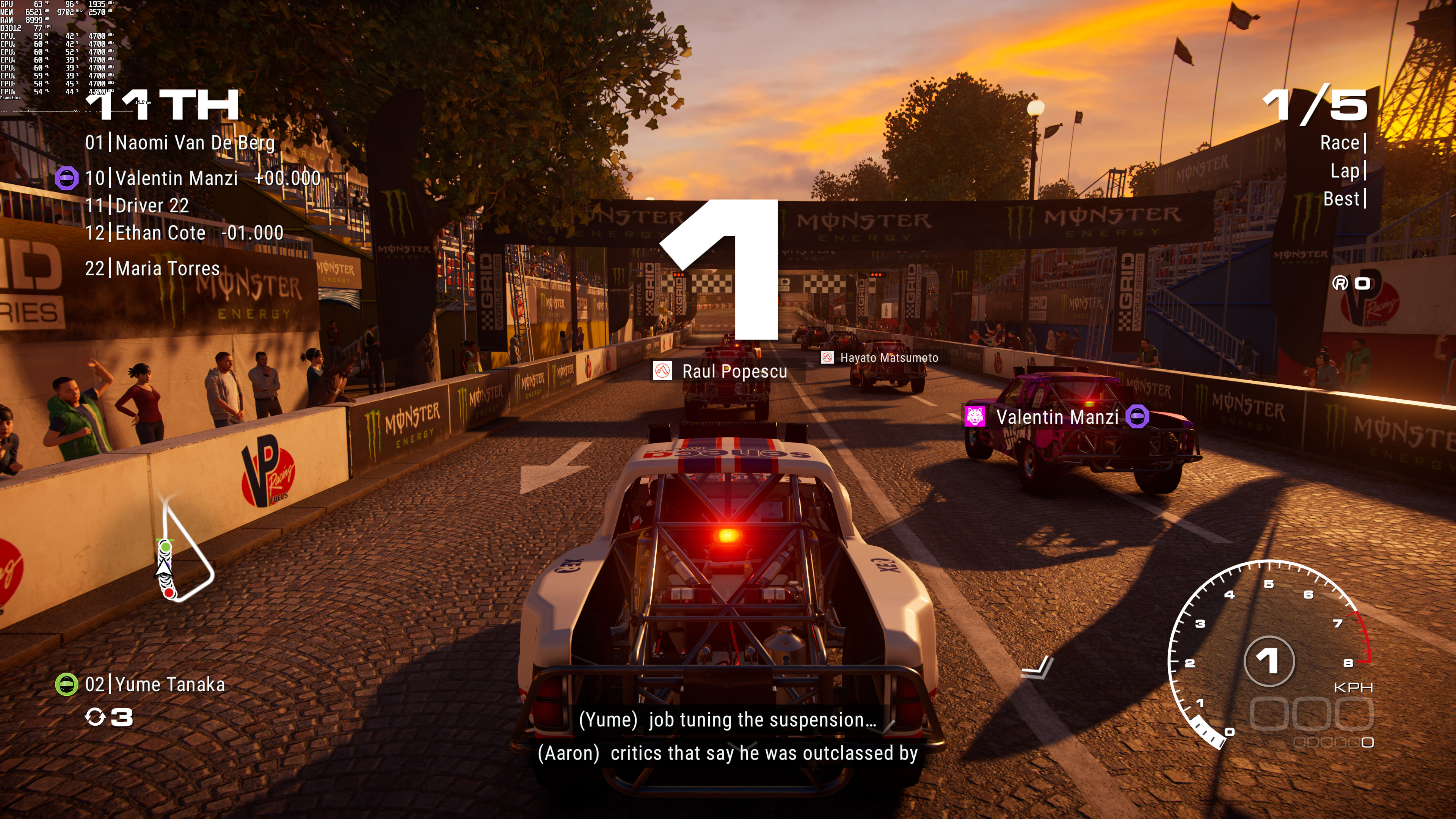The image size is (1456, 819).
Task: Choose the Driver 22 standings entry
Action: [x=137, y=206]
